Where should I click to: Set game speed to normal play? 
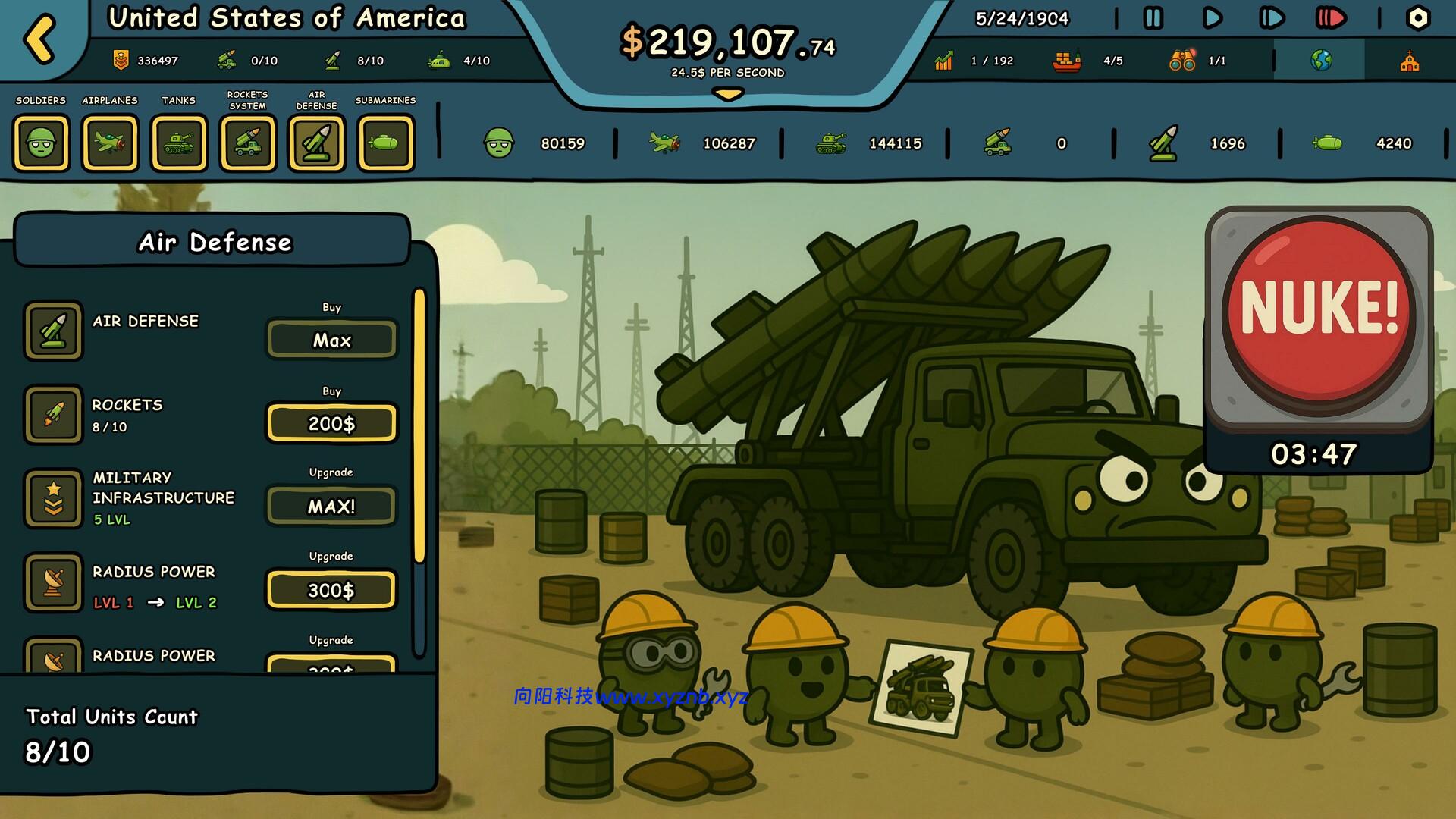pos(1213,18)
